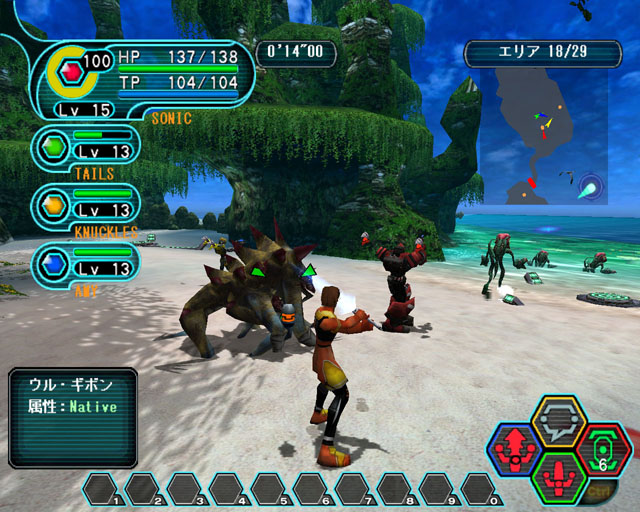Choose hotbar hexagon slot 5

[x=270, y=489]
